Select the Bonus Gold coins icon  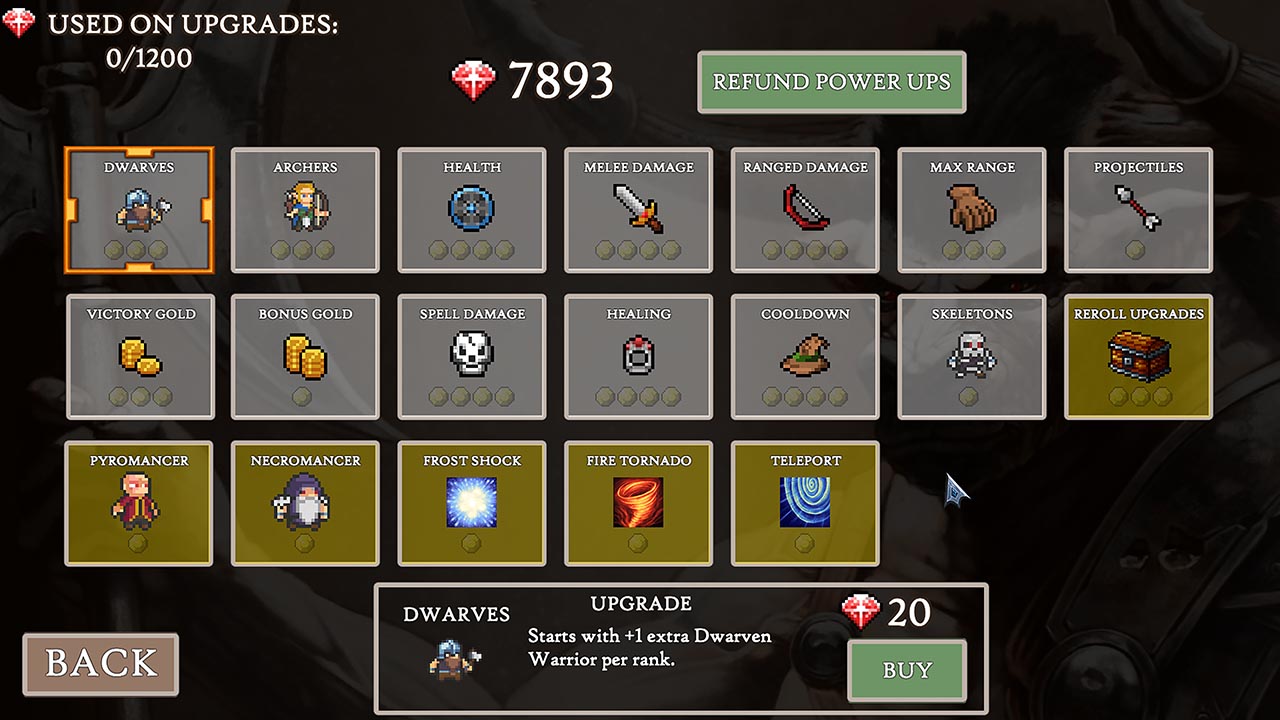coord(305,357)
